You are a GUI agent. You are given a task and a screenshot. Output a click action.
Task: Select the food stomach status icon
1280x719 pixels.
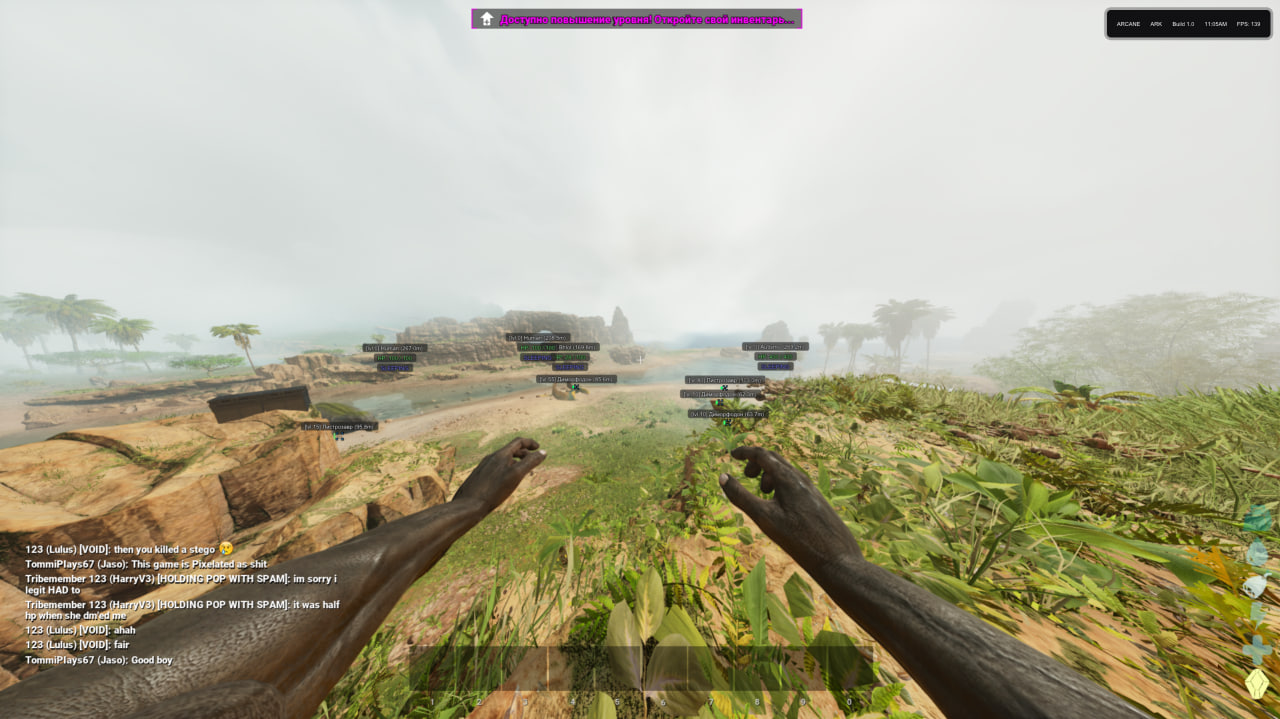[1257, 584]
